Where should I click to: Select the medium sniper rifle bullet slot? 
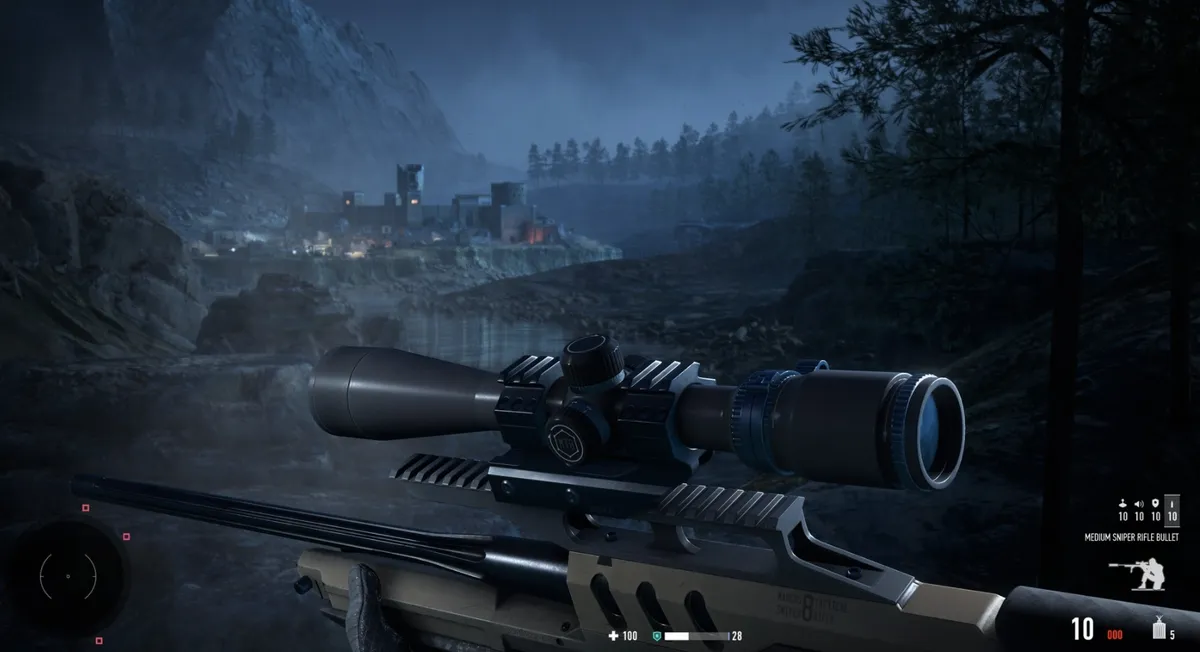[1172, 510]
